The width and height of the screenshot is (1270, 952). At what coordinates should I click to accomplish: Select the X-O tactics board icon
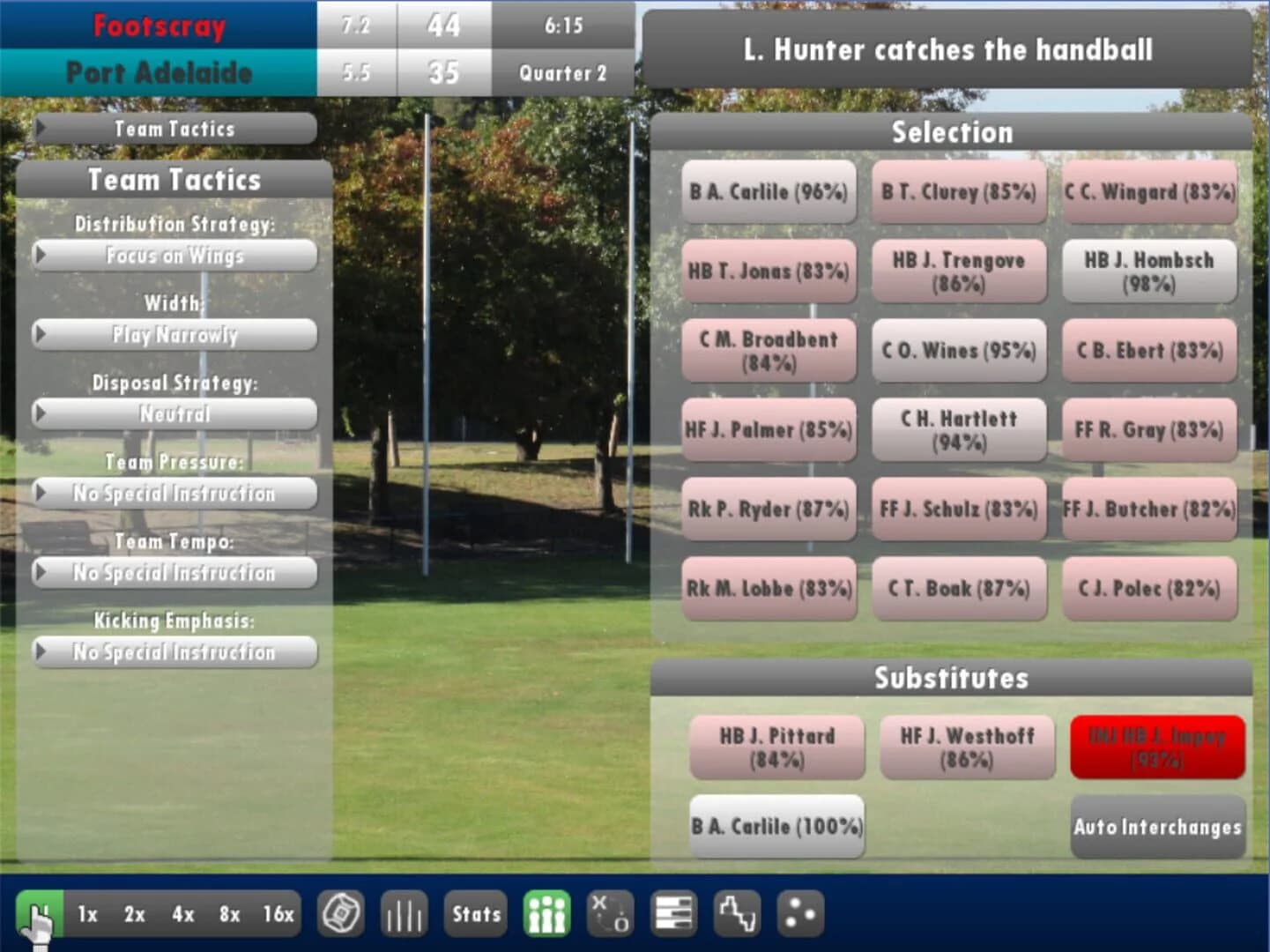609,913
